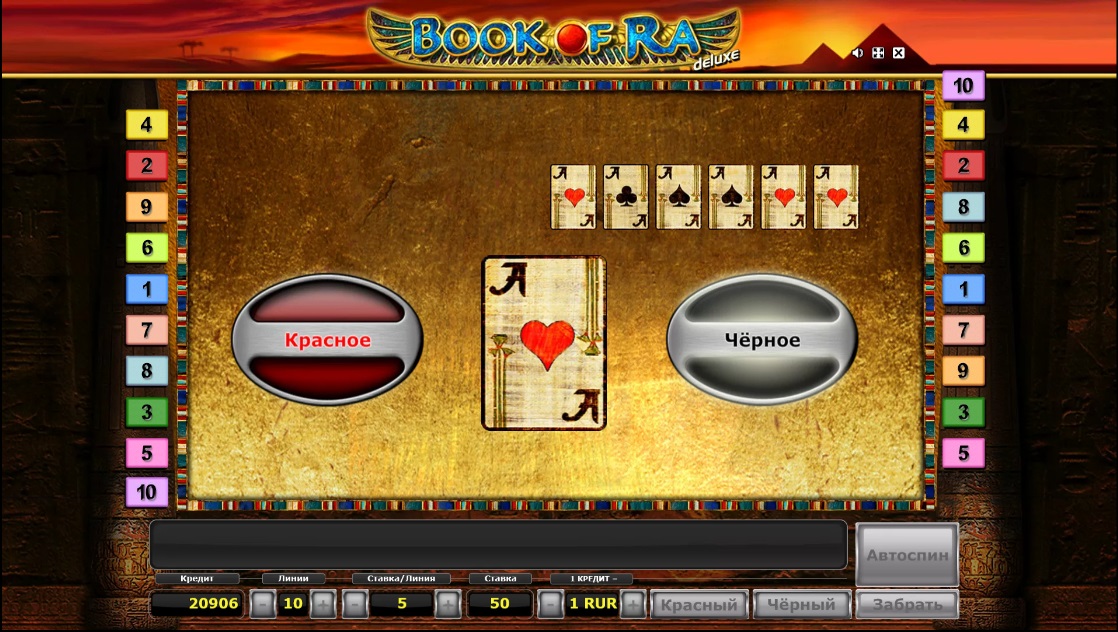Screen dimensions: 1118x632
Task: Decrease the Линии count with minus
Action: click(x=261, y=604)
